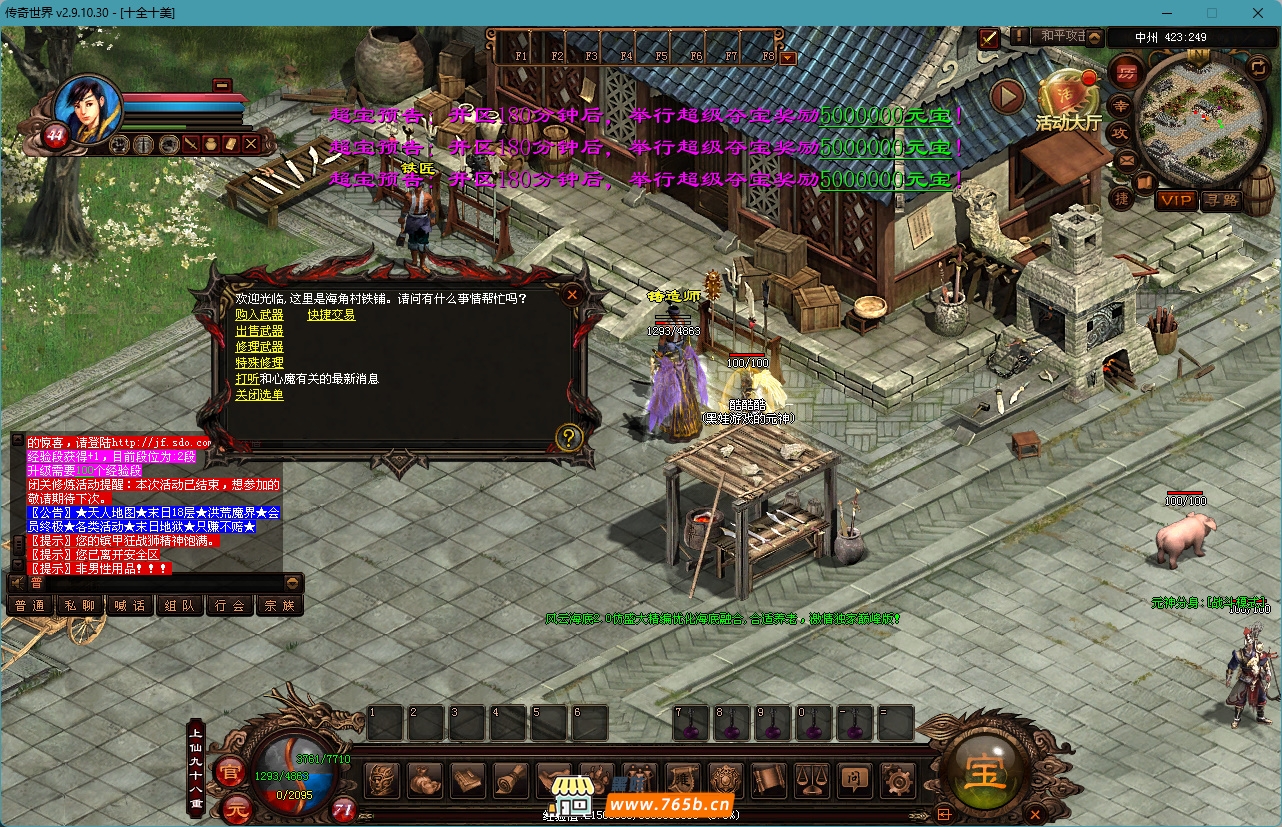The width and height of the screenshot is (1282, 827).
Task: Close the blacksmith dialog with the X
Action: pos(572,294)
